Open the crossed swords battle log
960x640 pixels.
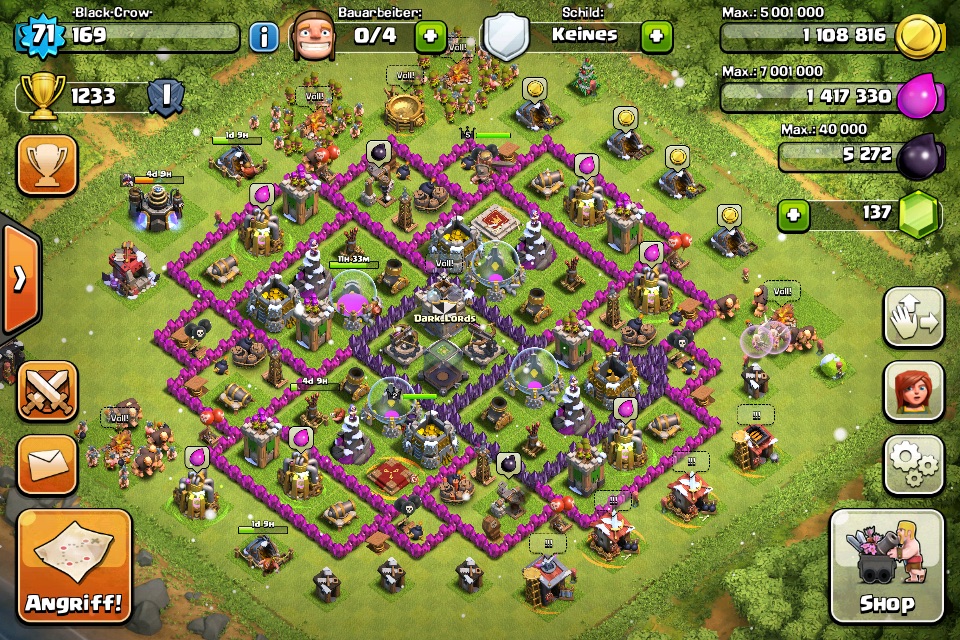47,390
